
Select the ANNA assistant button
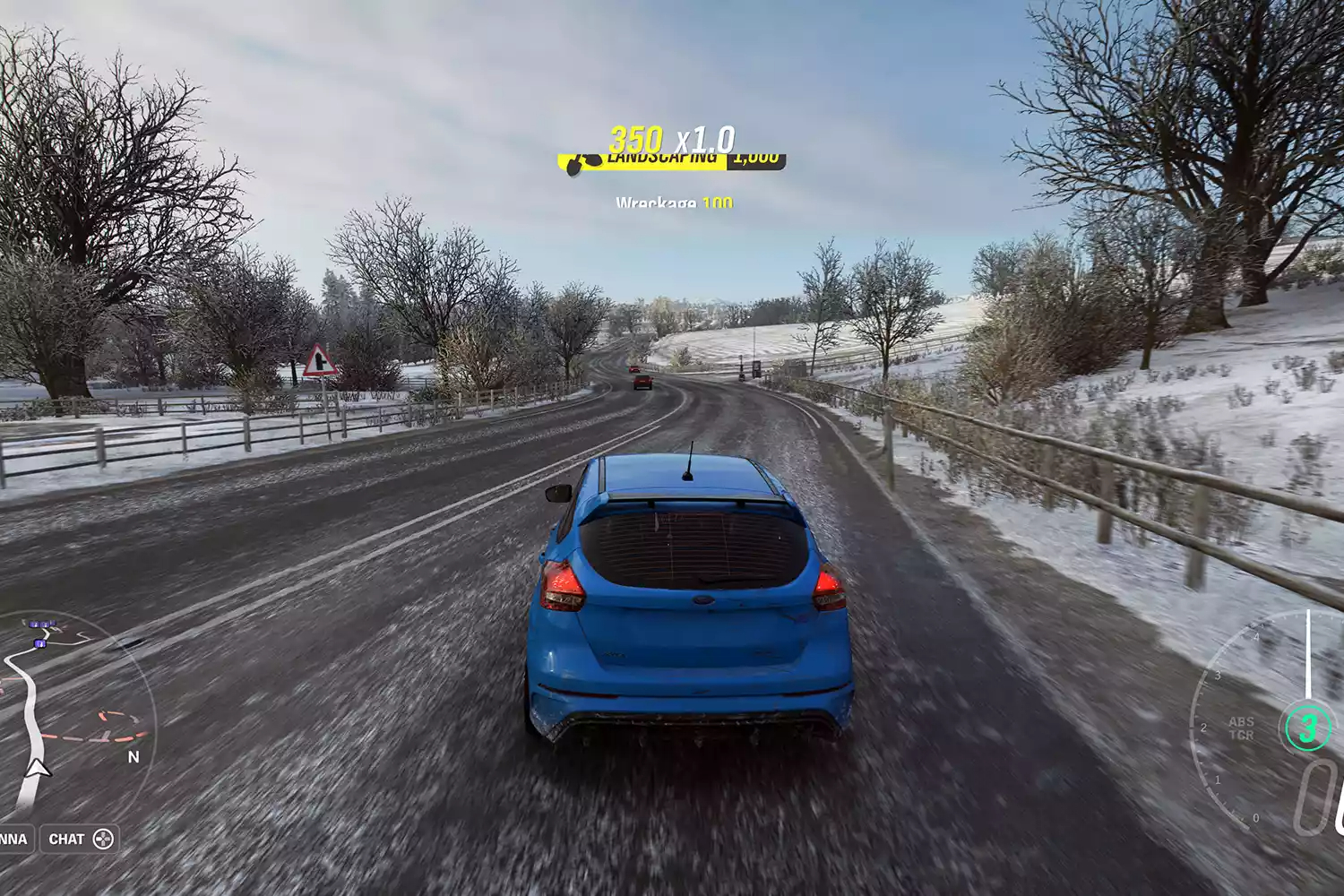pyautogui.click(x=13, y=840)
